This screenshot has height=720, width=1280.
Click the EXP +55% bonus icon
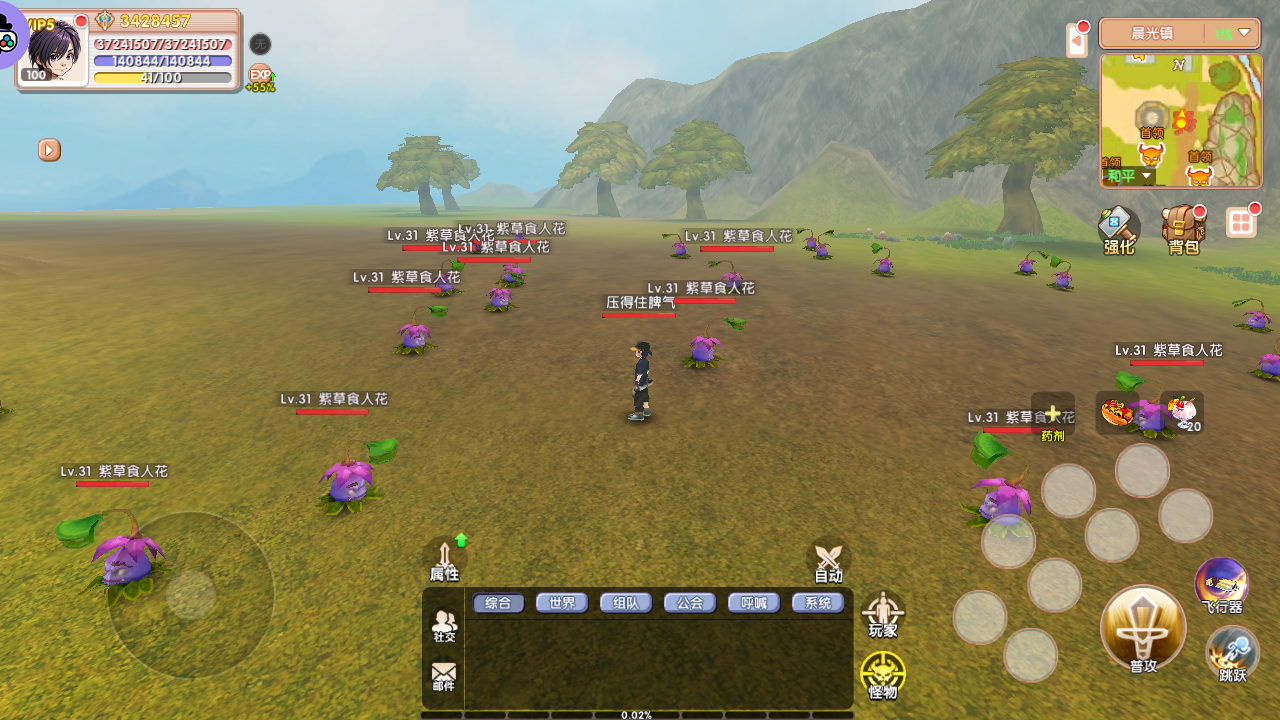click(260, 77)
